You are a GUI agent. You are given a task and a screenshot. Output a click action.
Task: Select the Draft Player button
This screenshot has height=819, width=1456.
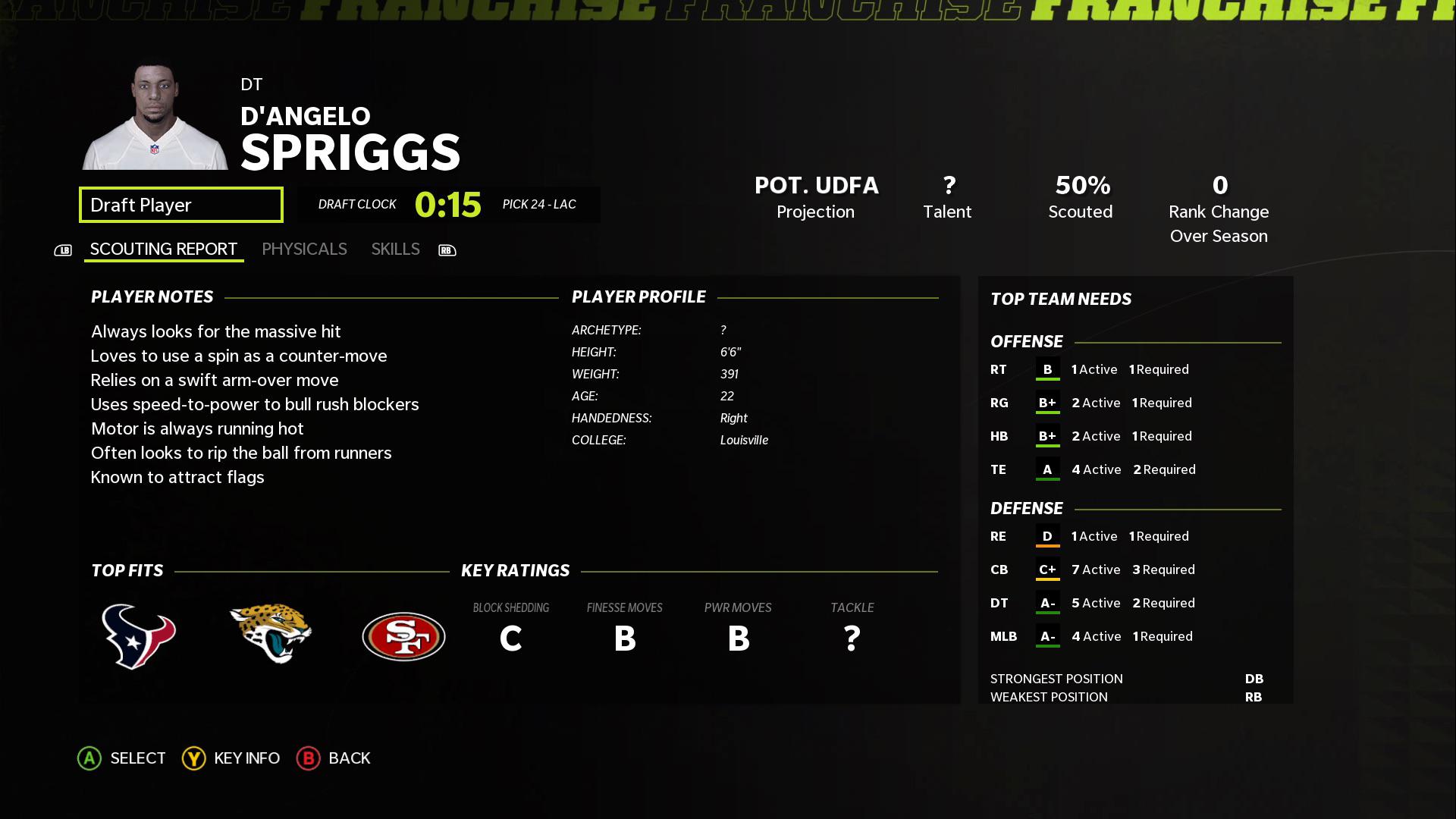[x=180, y=205]
